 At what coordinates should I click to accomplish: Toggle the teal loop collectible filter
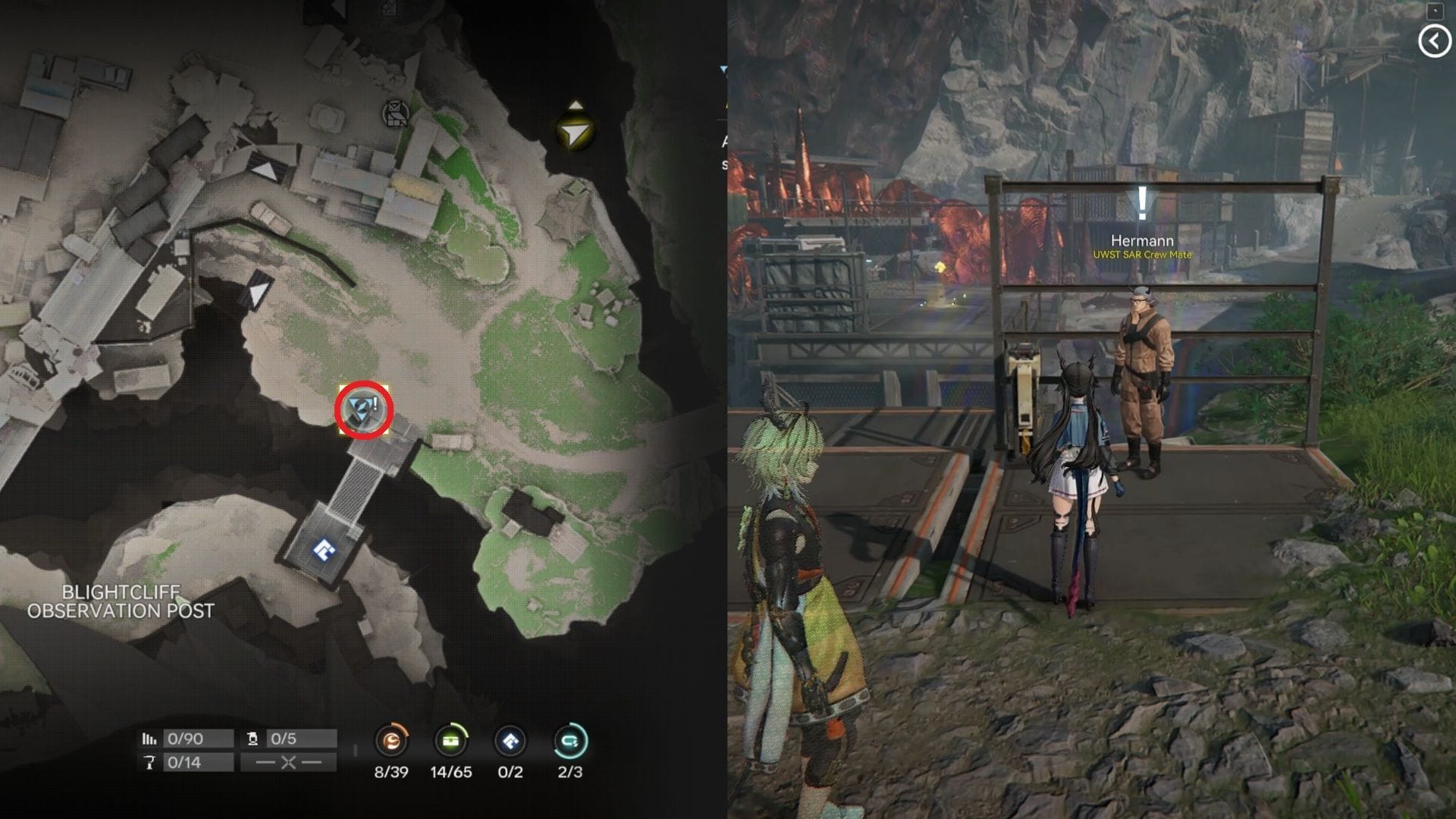[x=570, y=742]
